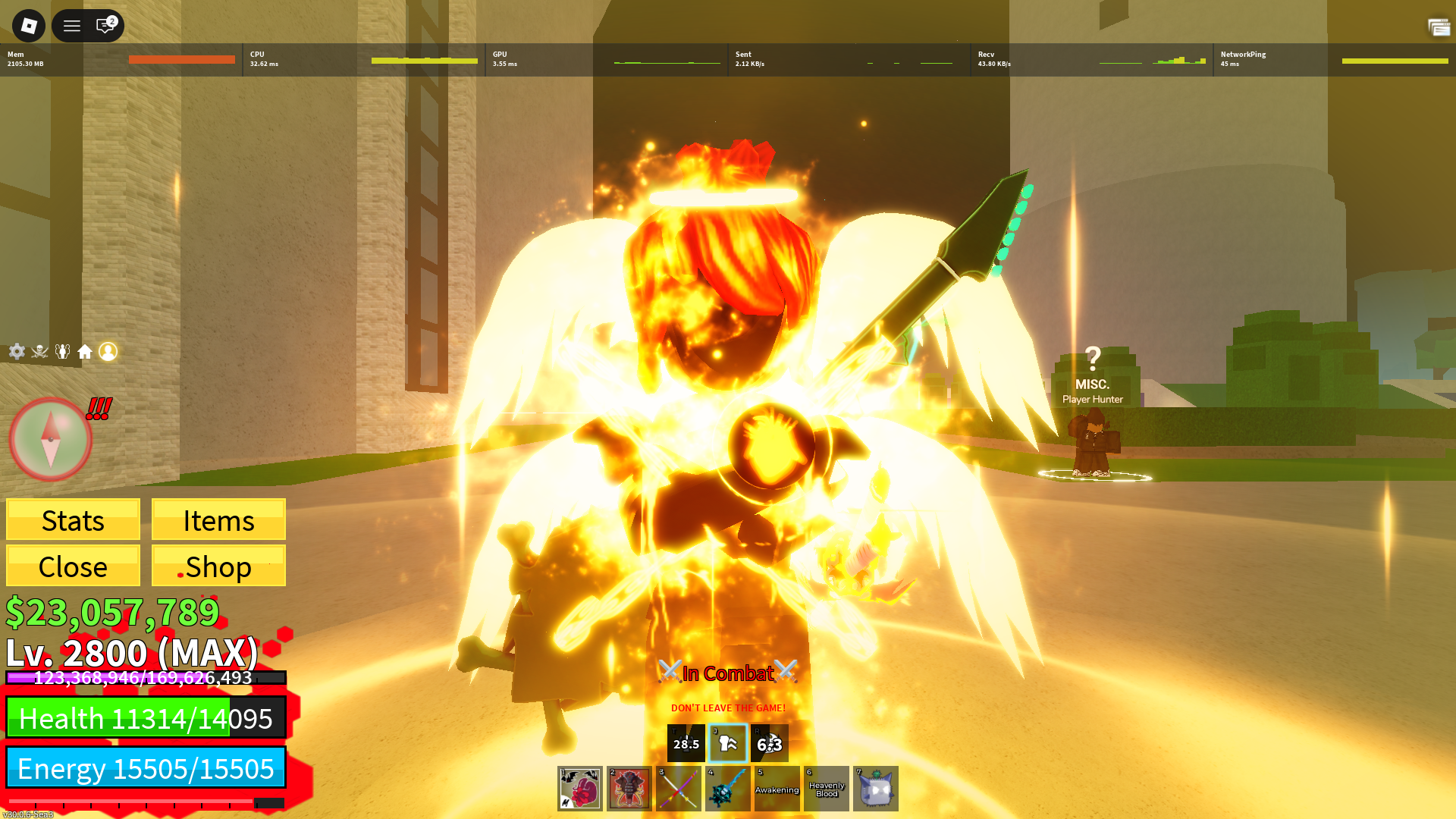1456x819 pixels.
Task: Activate the Awakening hotbar slot
Action: coord(777,789)
